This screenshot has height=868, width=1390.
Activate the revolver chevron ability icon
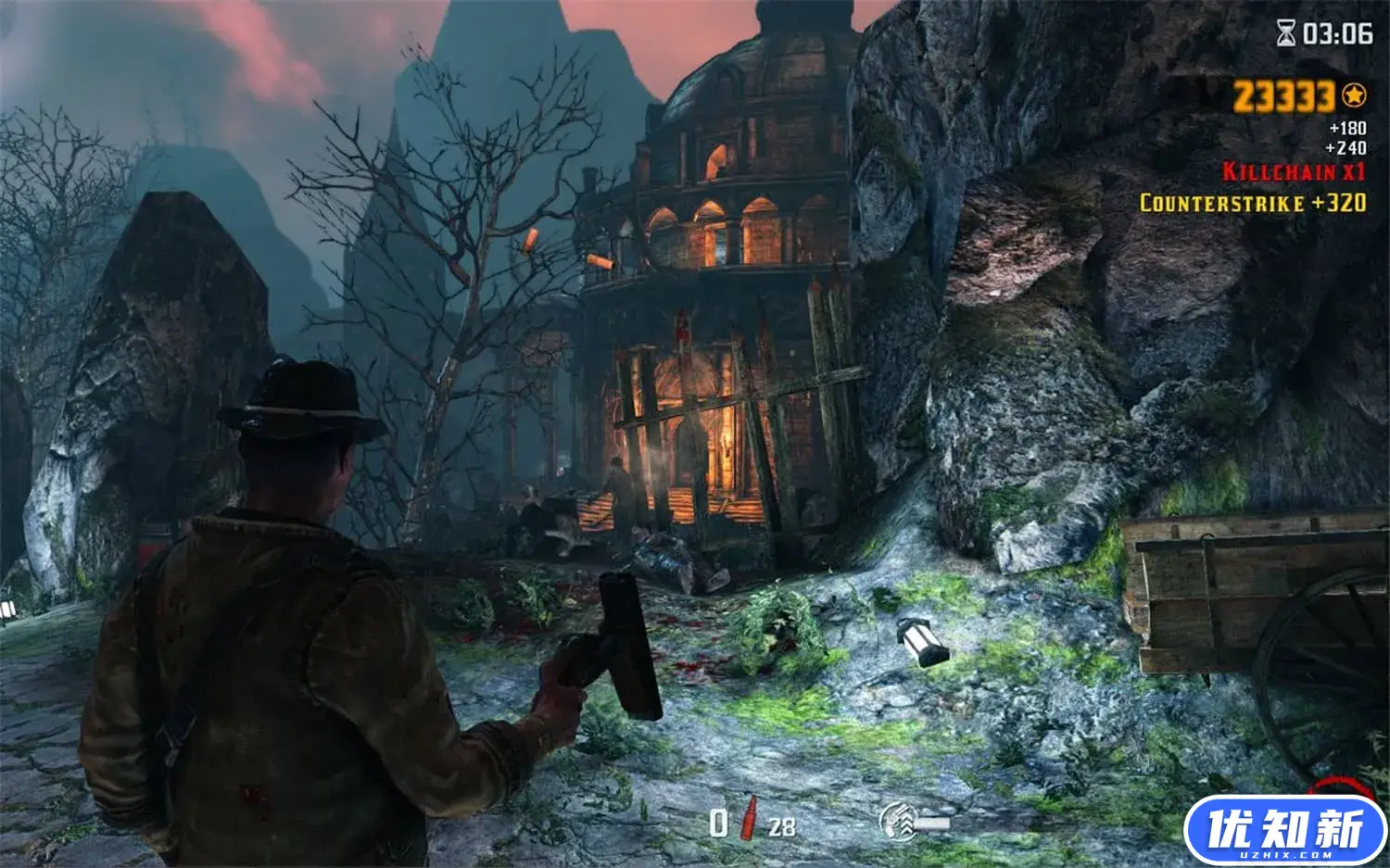[x=897, y=821]
